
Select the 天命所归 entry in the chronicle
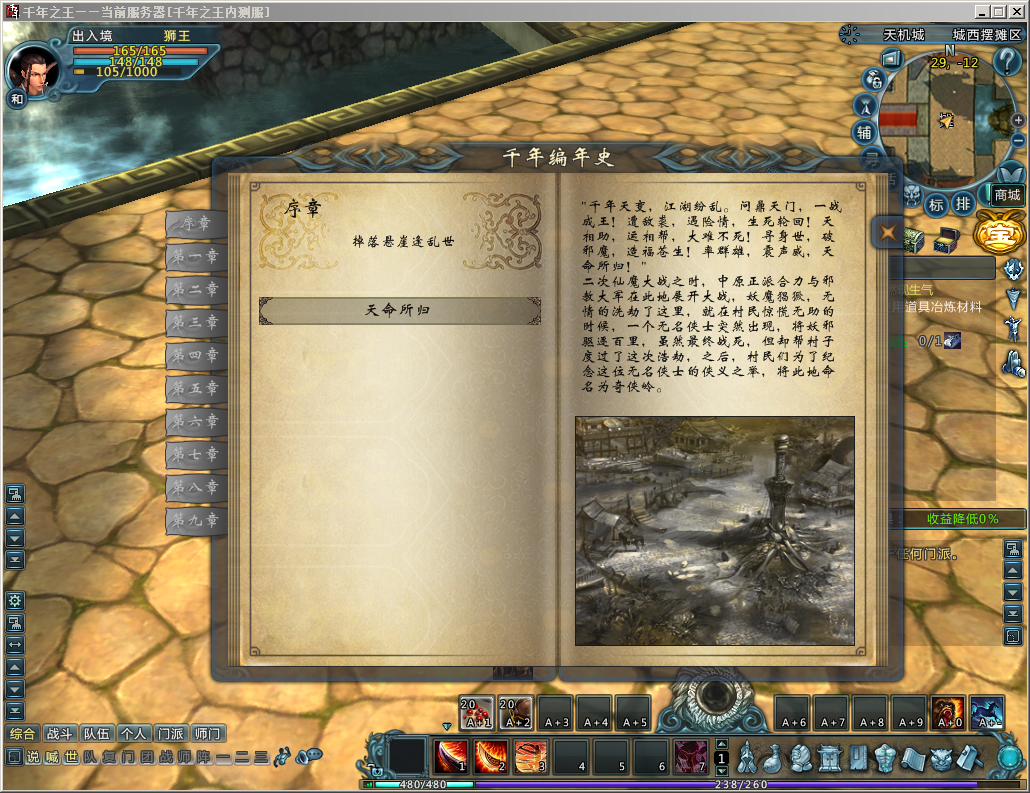click(x=400, y=311)
